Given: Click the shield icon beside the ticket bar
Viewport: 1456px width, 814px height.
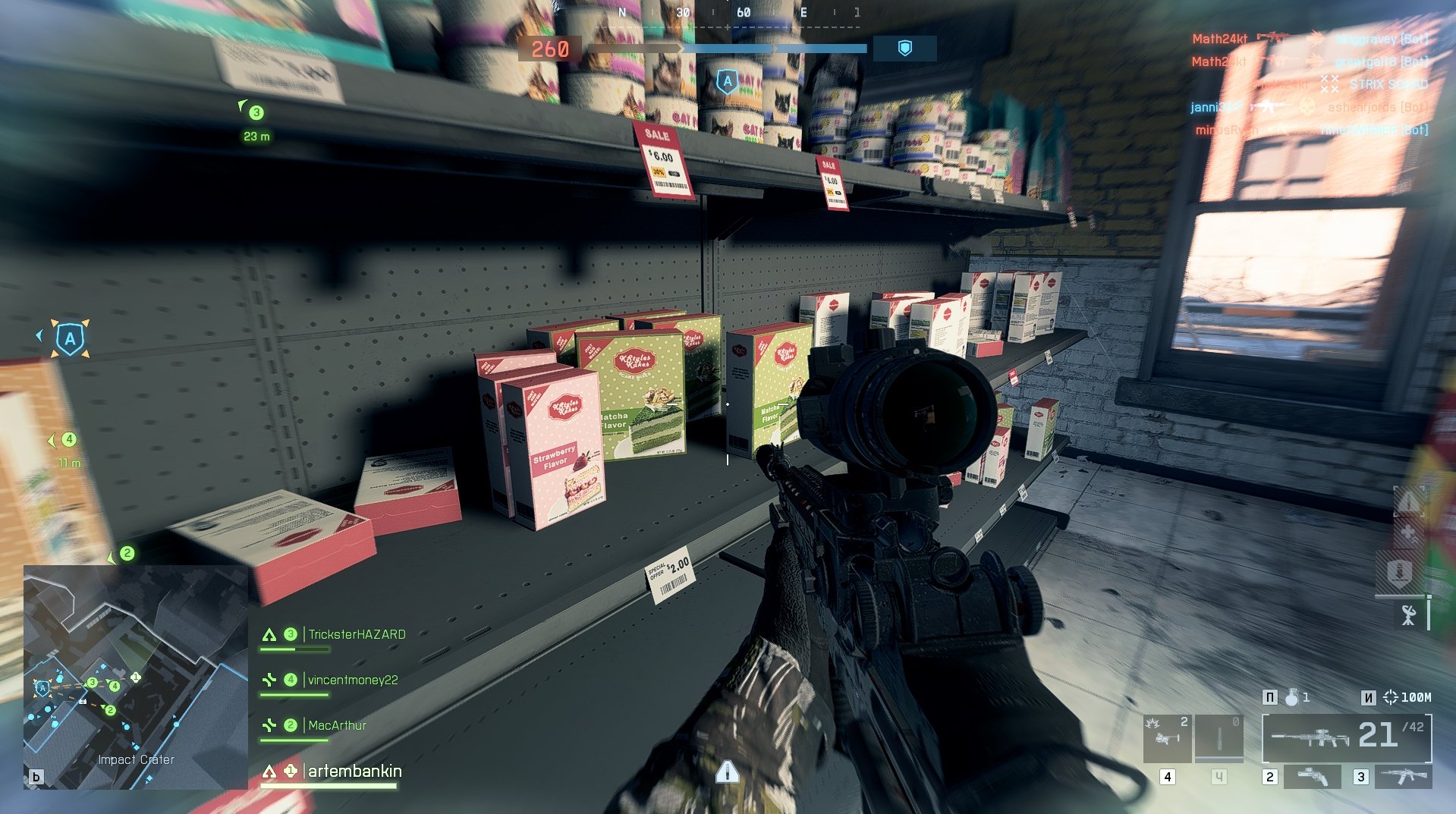Looking at the screenshot, I should pyautogui.click(x=904, y=49).
